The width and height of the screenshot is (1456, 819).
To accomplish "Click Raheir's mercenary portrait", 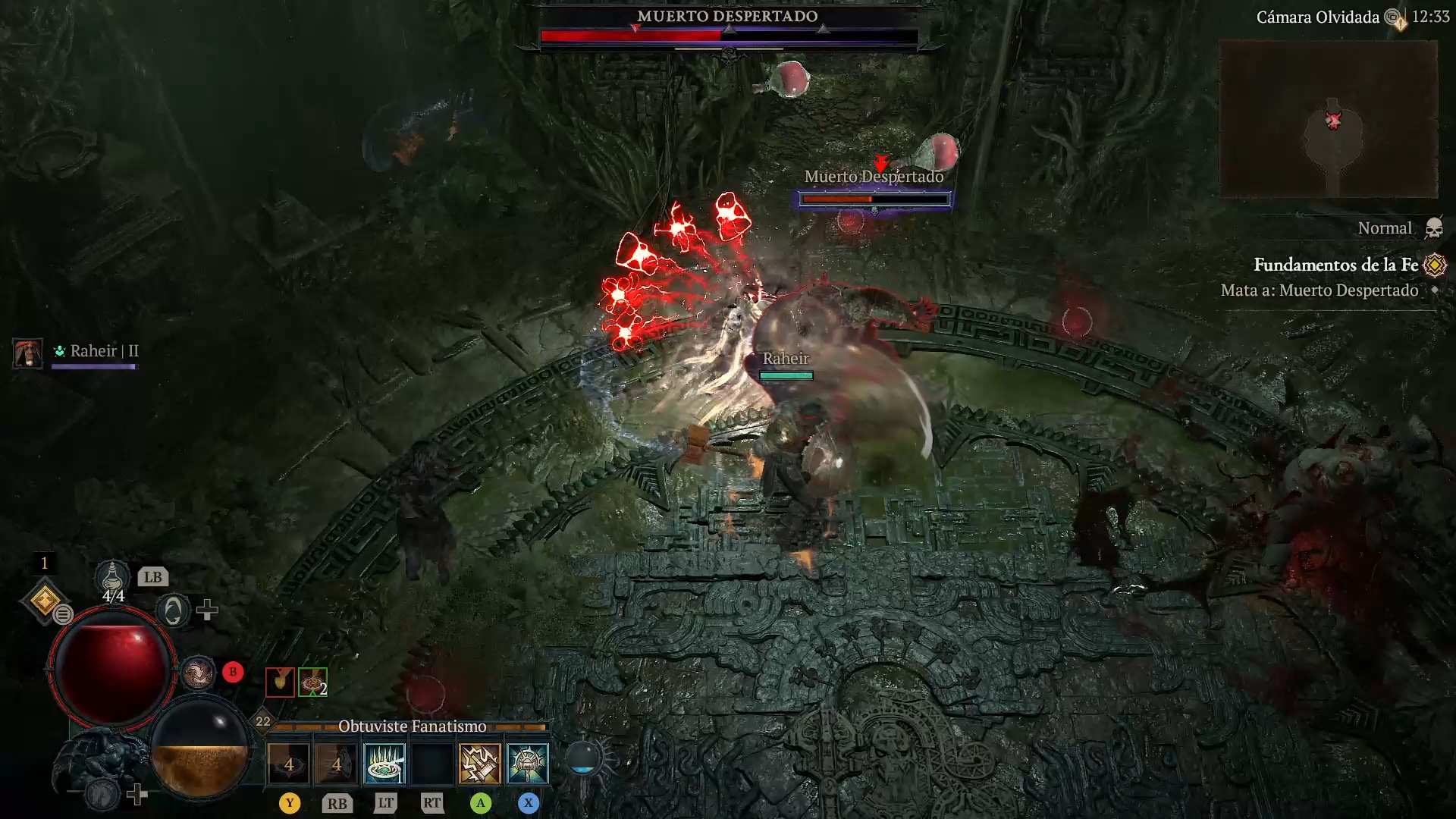I will click(28, 353).
